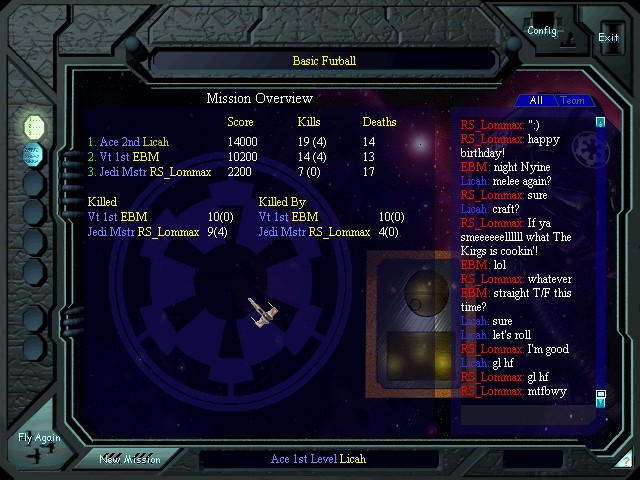Viewport: 640px width, 480px height.
Task: Select the cyan round side button
Action: click(33, 155)
